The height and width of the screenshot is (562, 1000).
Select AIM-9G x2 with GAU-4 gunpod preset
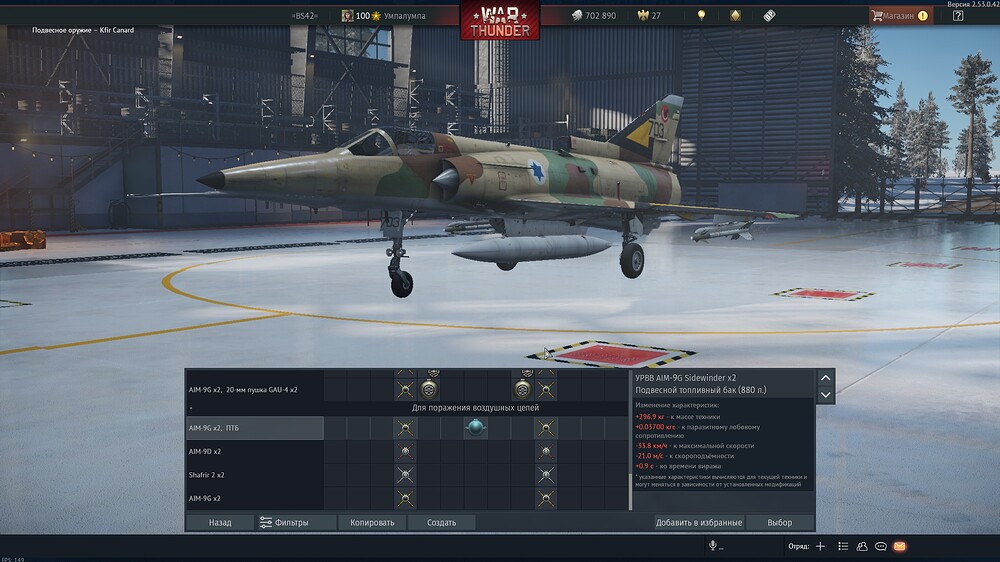[254, 388]
